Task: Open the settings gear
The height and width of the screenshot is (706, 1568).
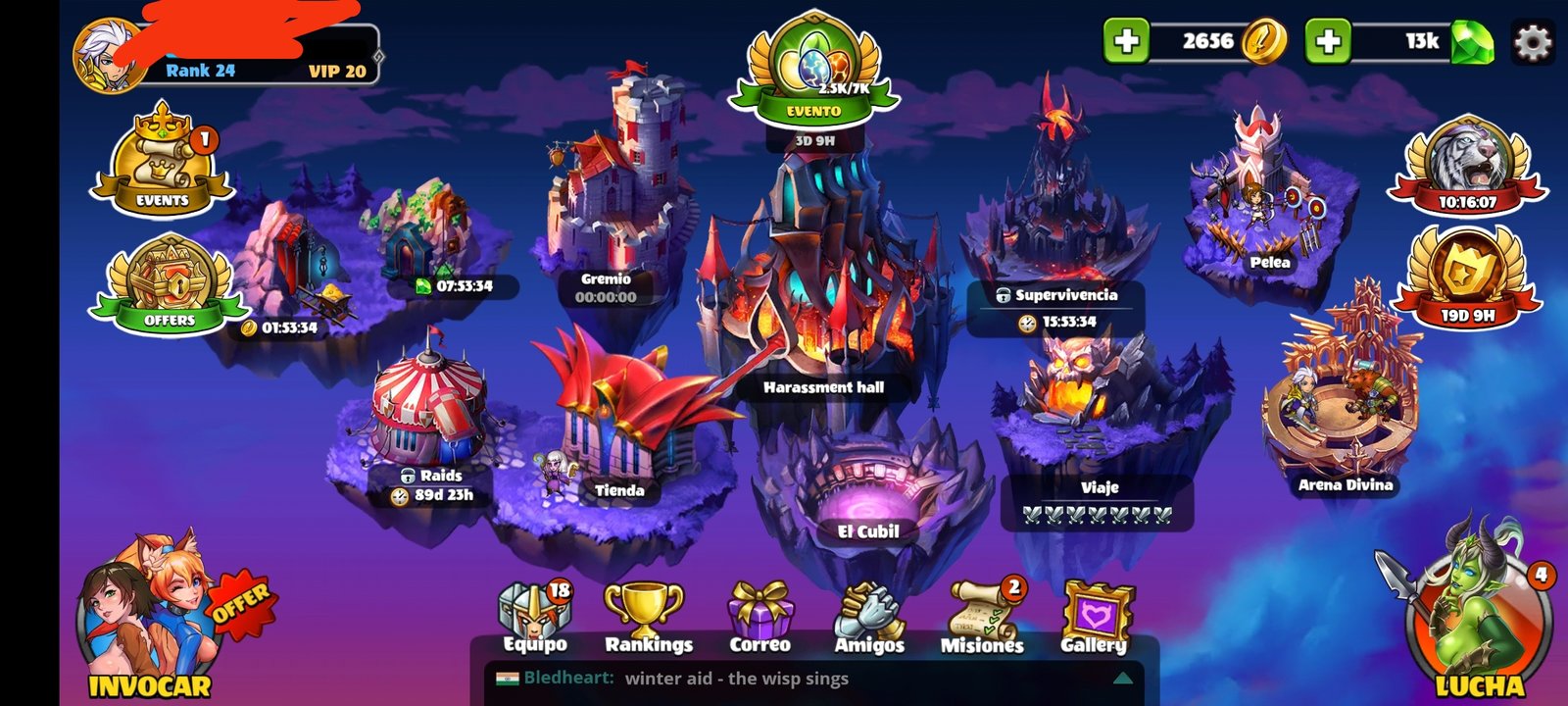Action: pos(1533,42)
